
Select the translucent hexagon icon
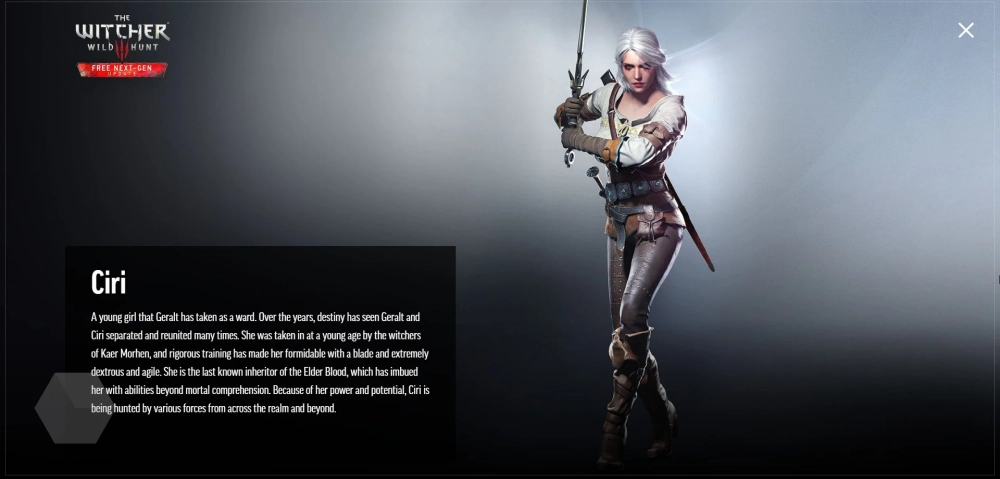pos(73,408)
